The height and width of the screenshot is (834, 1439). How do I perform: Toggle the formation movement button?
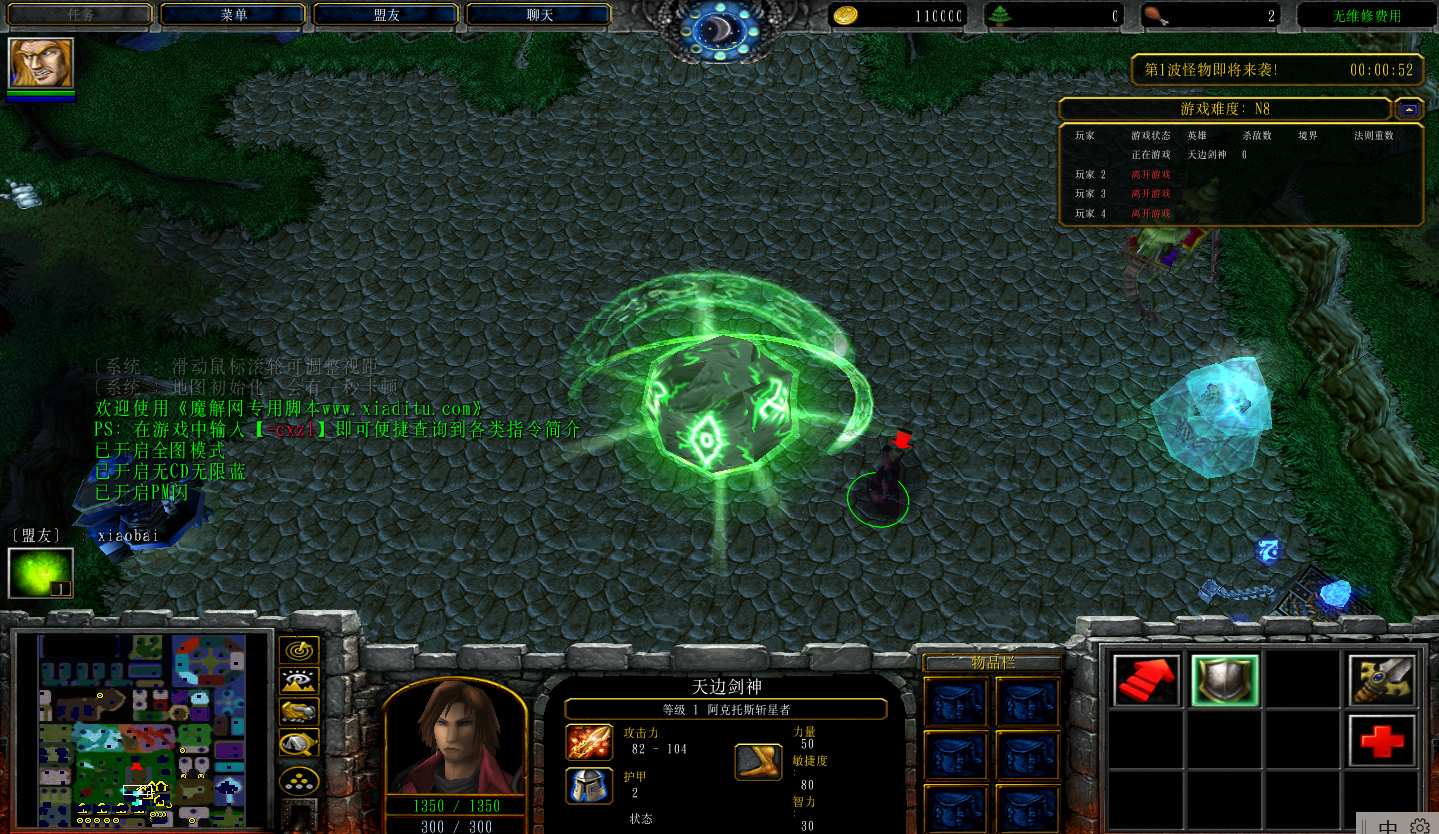coord(299,778)
